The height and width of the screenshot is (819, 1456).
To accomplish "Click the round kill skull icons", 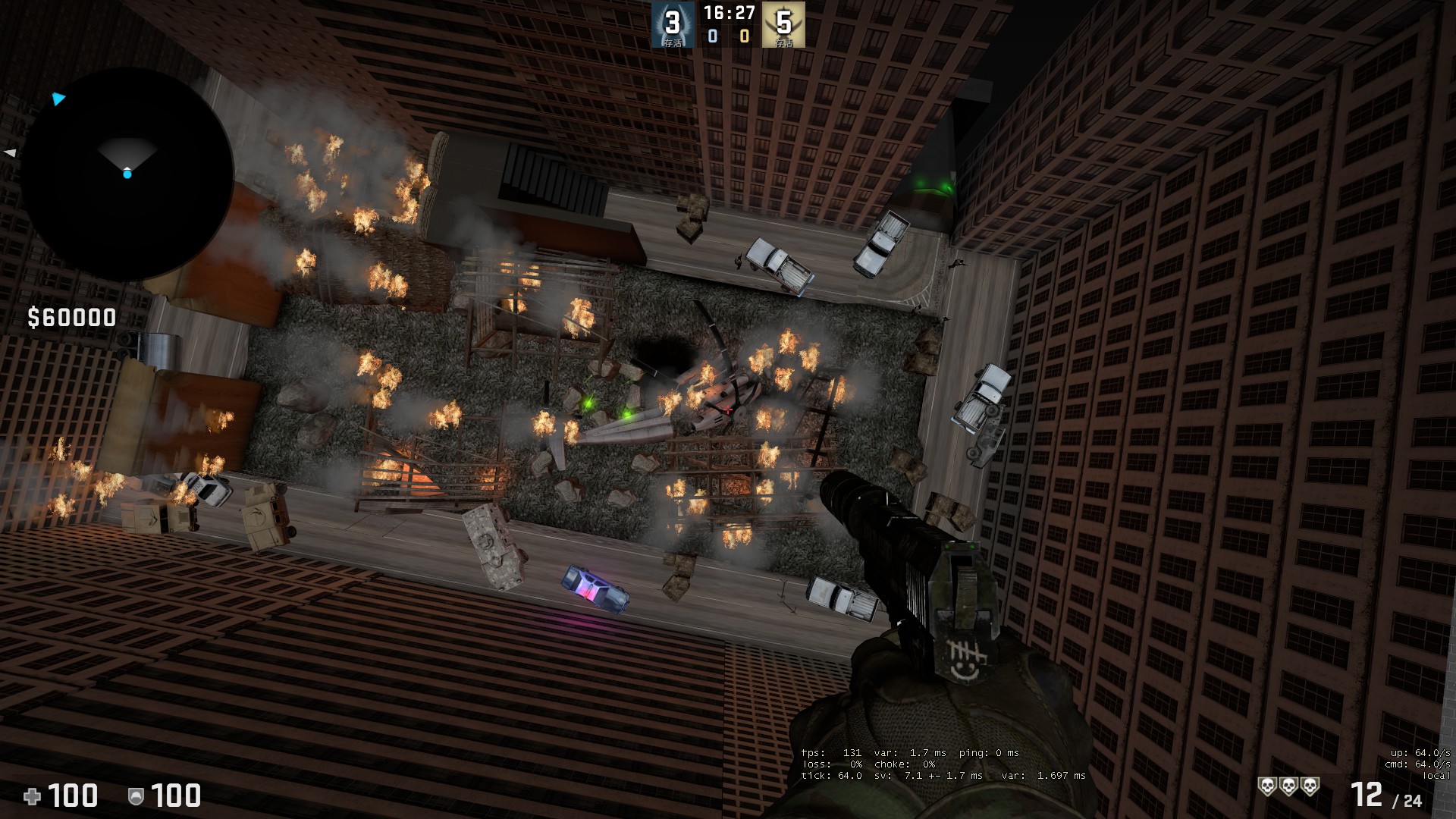I will 1288,786.
